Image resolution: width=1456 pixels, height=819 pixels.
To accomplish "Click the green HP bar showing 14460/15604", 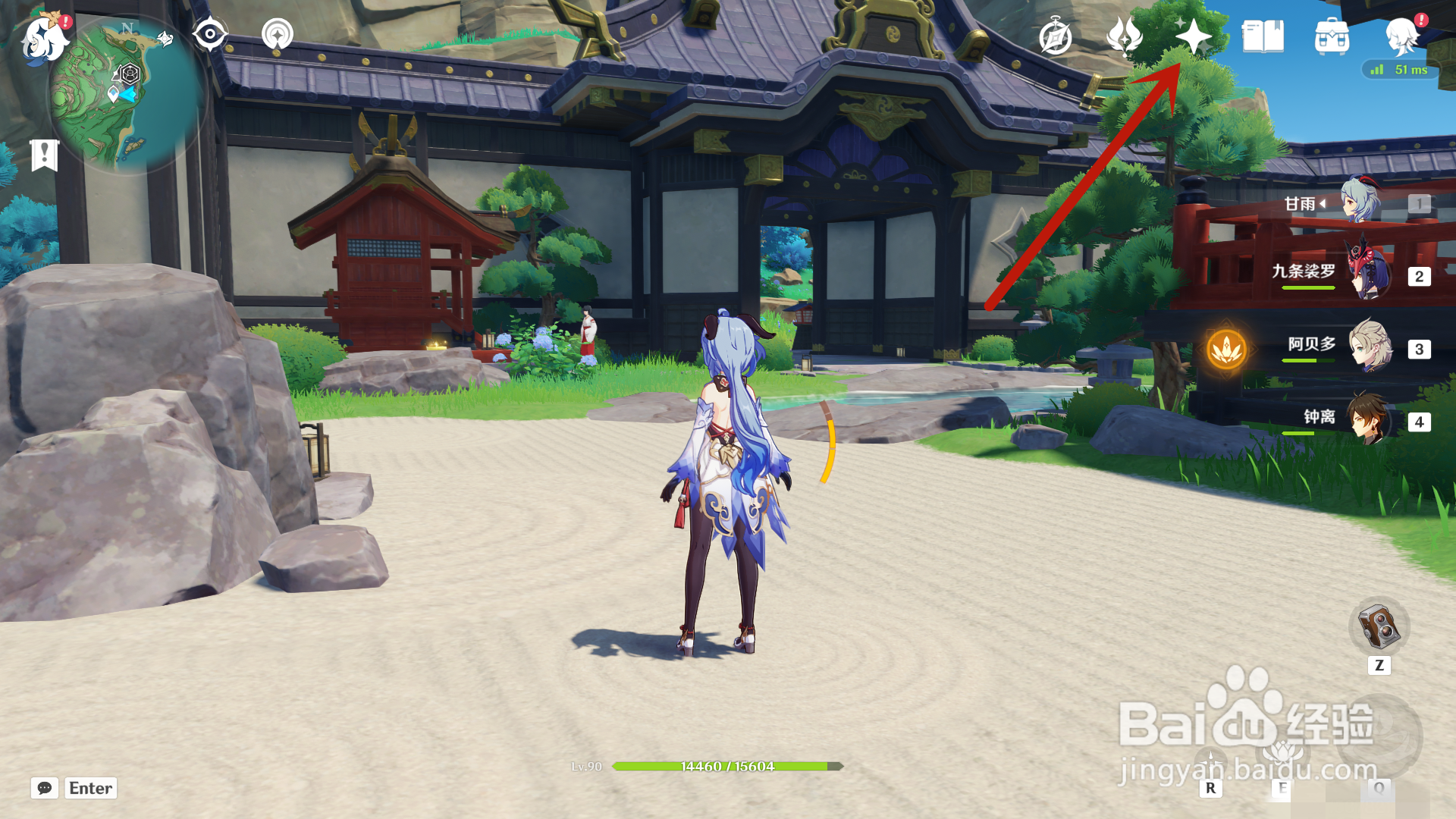I will [726, 767].
